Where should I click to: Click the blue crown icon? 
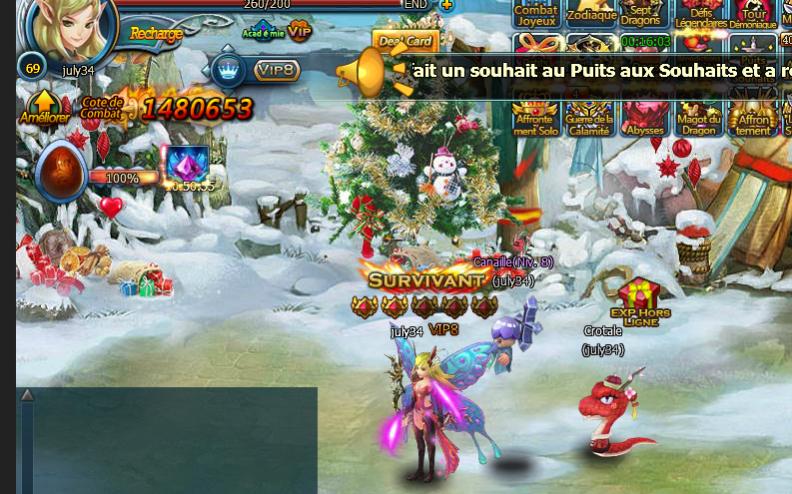click(x=229, y=70)
